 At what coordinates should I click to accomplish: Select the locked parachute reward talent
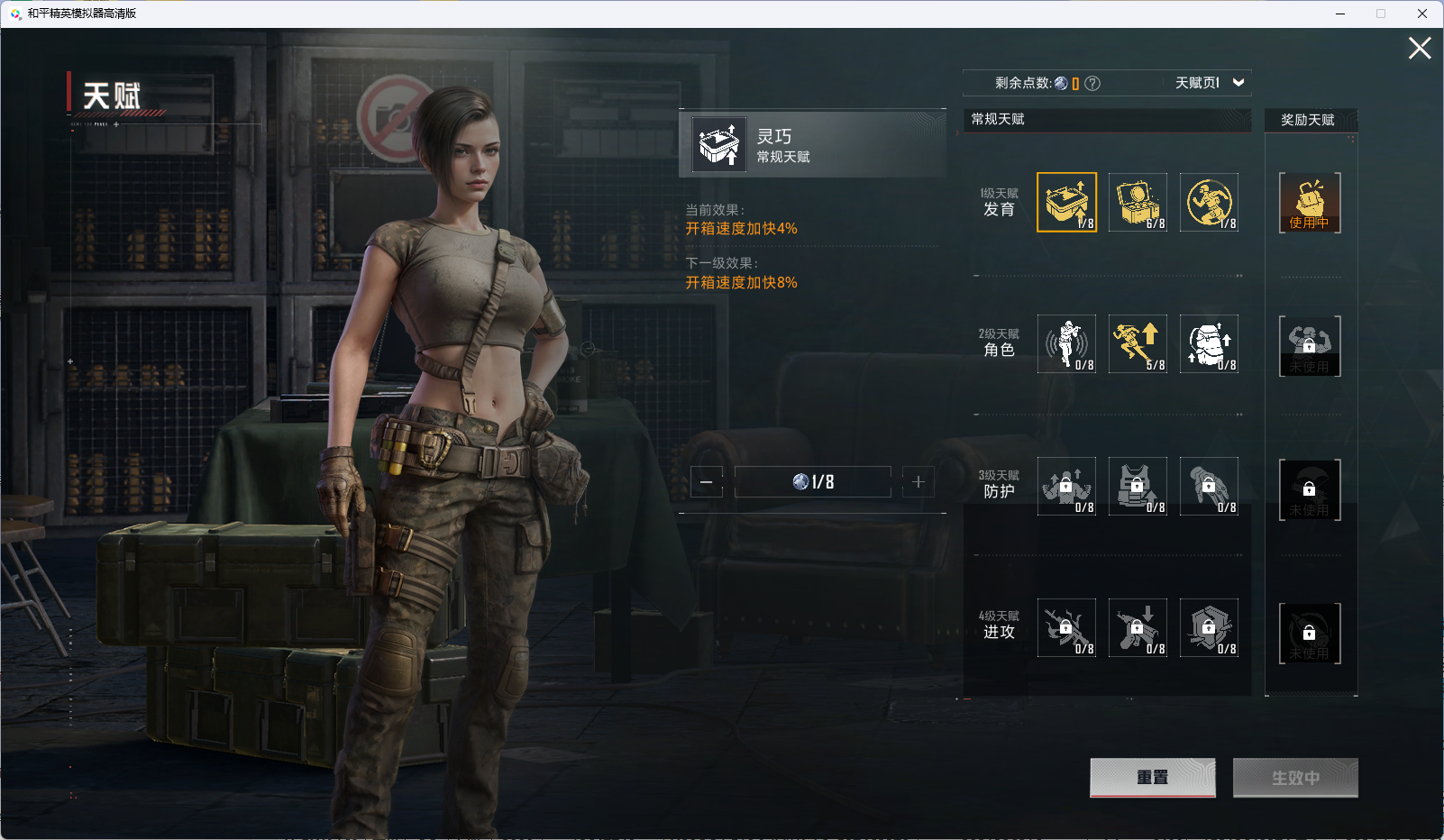point(1310,489)
